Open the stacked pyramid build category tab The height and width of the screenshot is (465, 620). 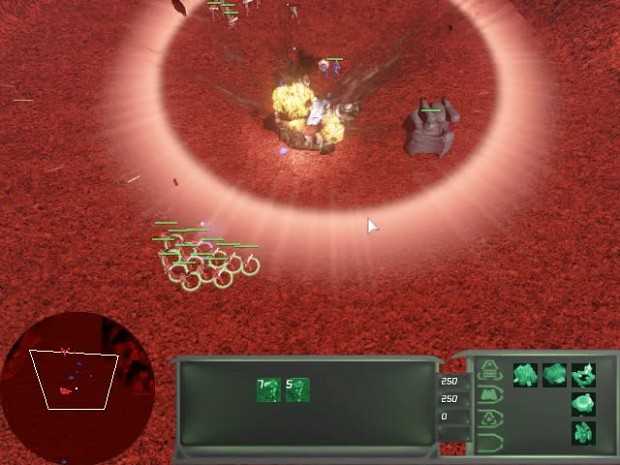pyautogui.click(x=490, y=371)
